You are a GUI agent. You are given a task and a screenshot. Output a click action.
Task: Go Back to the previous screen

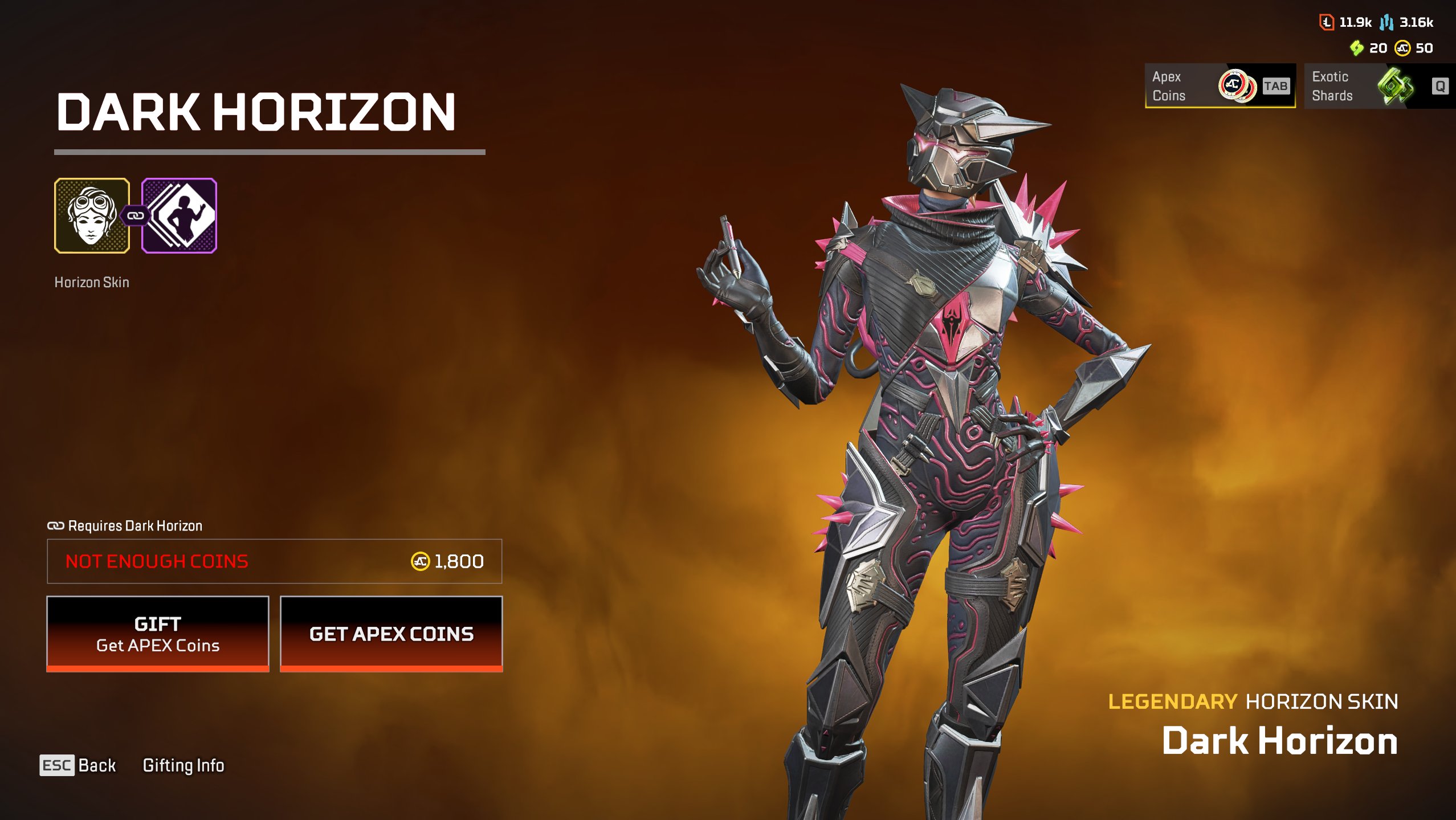78,765
